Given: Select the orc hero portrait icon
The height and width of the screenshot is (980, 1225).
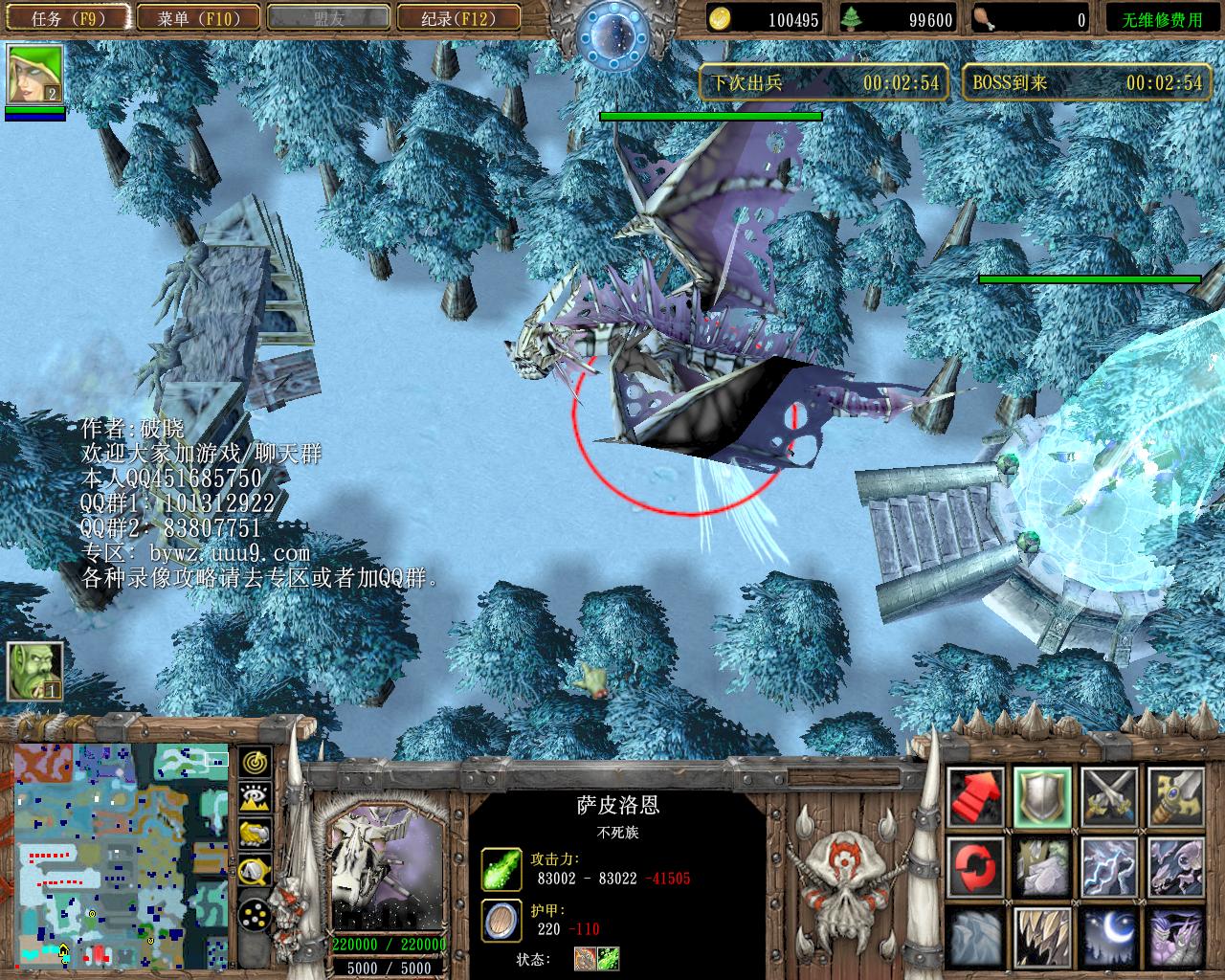Looking at the screenshot, I should [x=35, y=670].
